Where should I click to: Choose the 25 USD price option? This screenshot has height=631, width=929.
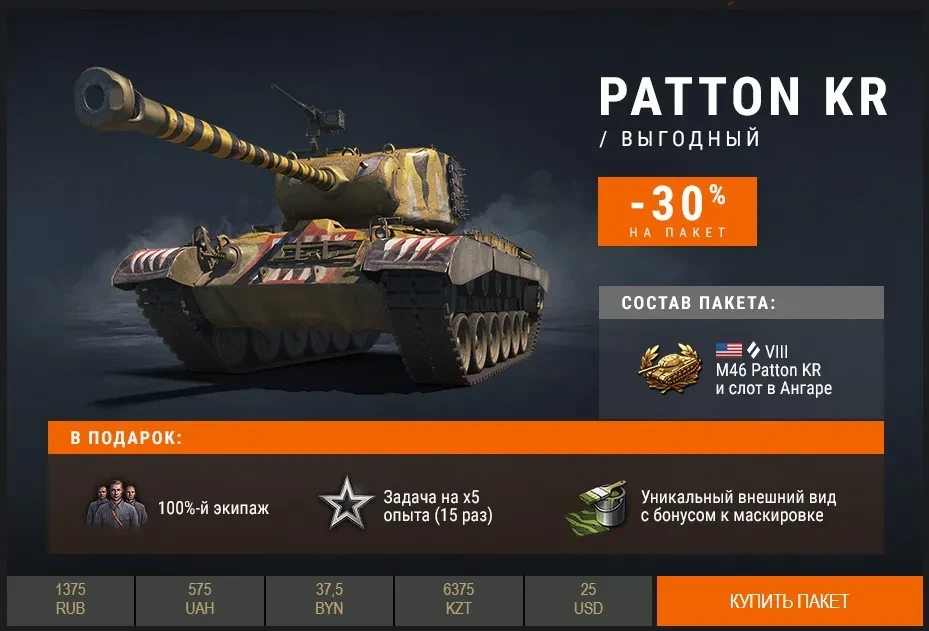[x=588, y=601]
